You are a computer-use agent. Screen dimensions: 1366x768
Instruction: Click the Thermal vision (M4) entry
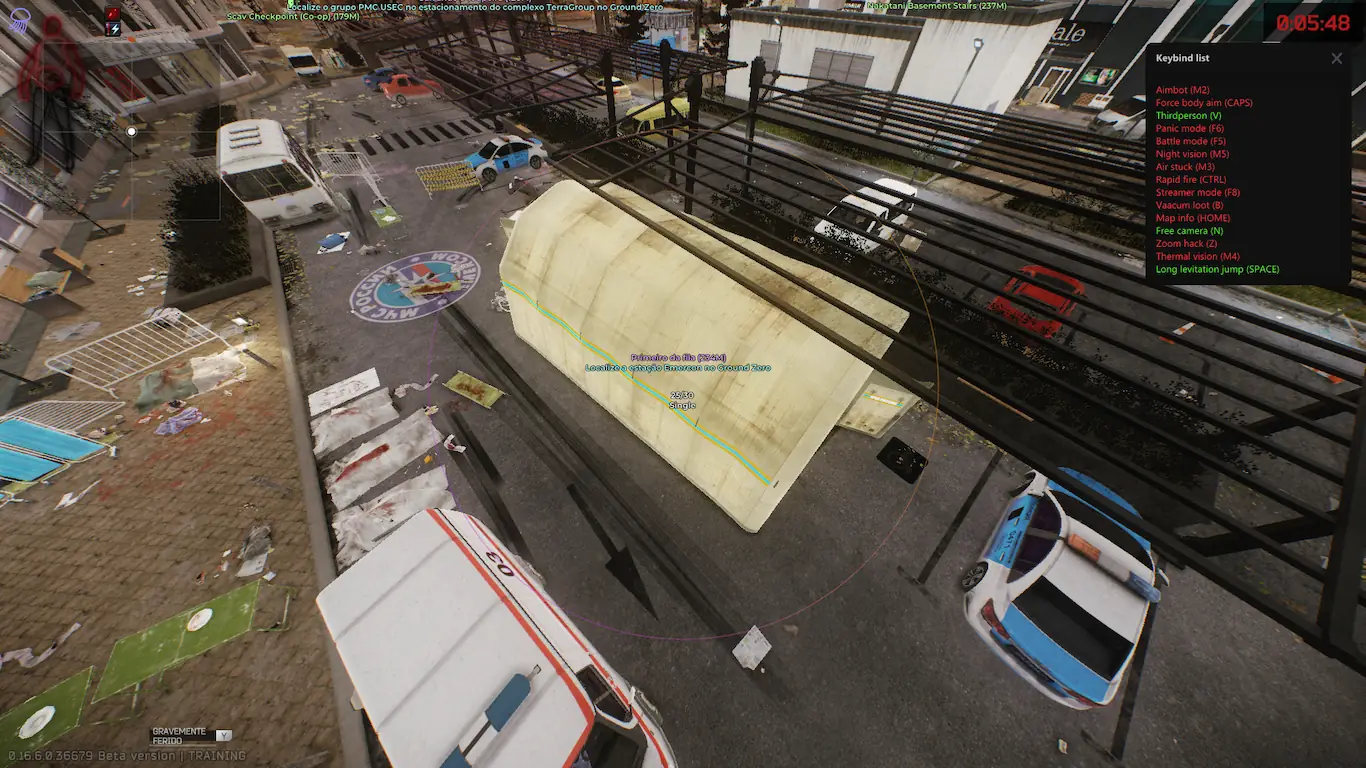[x=1197, y=257]
